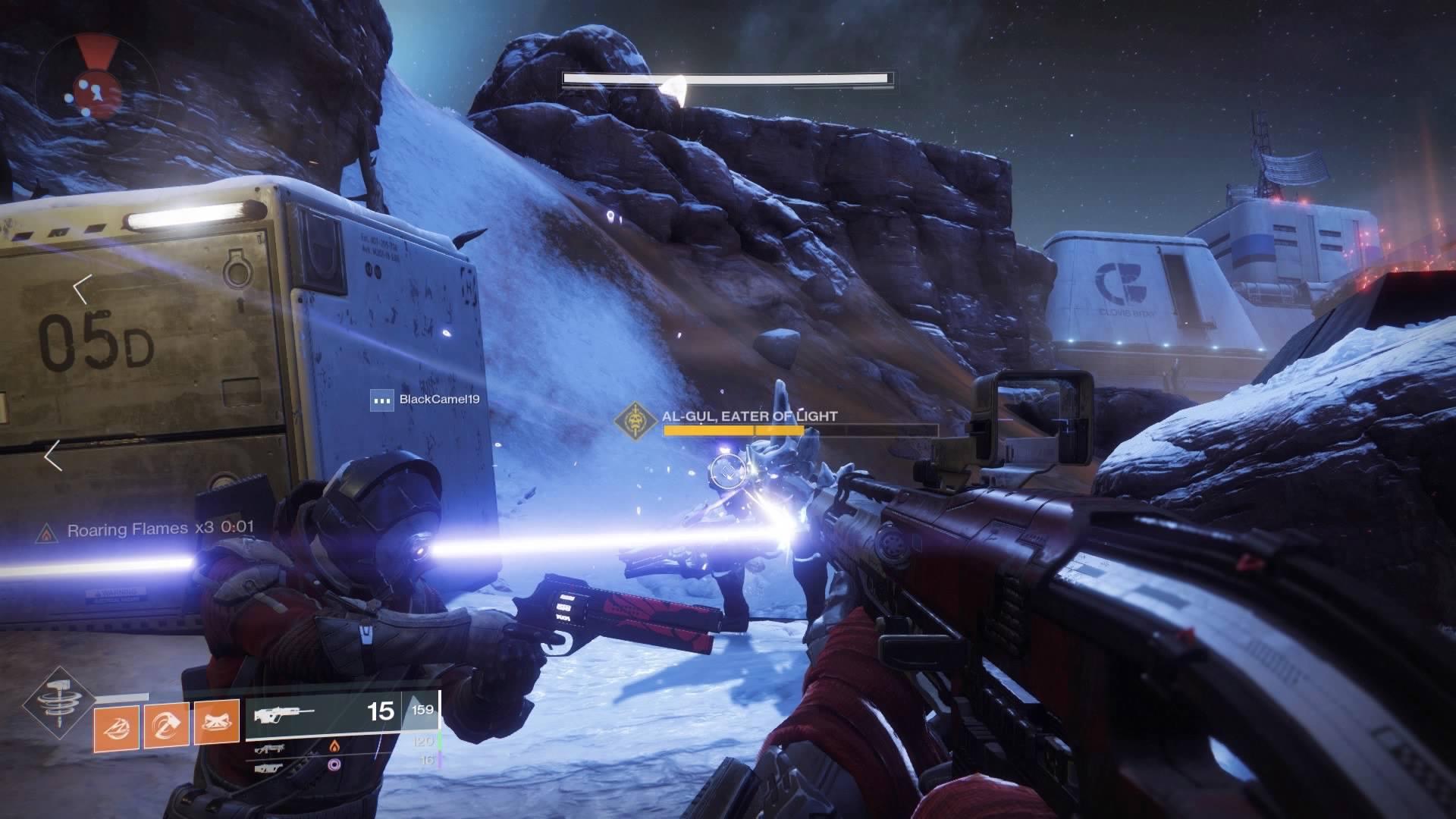Activate the barricade class ability icon
This screenshot has width=1456, height=819.
click(x=217, y=726)
